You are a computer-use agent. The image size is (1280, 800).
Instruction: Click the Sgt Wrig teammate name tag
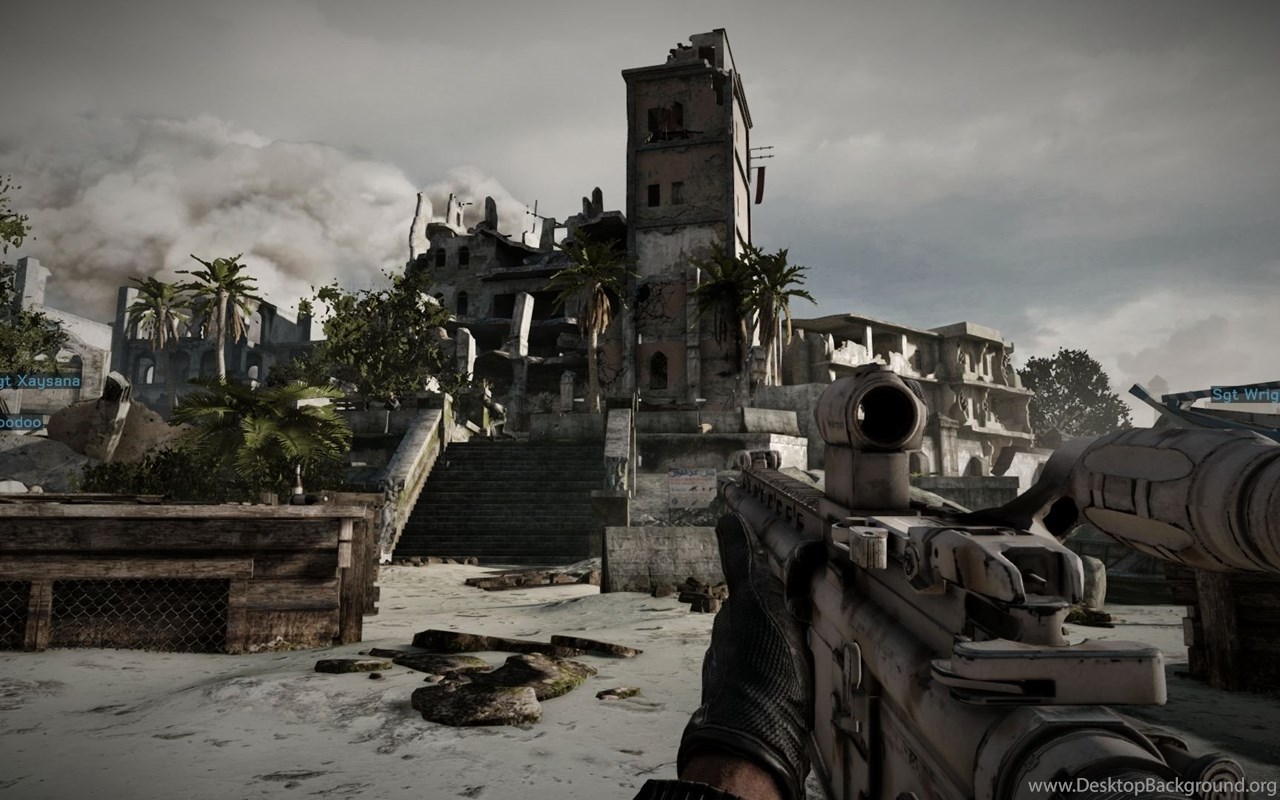[x=1245, y=394]
